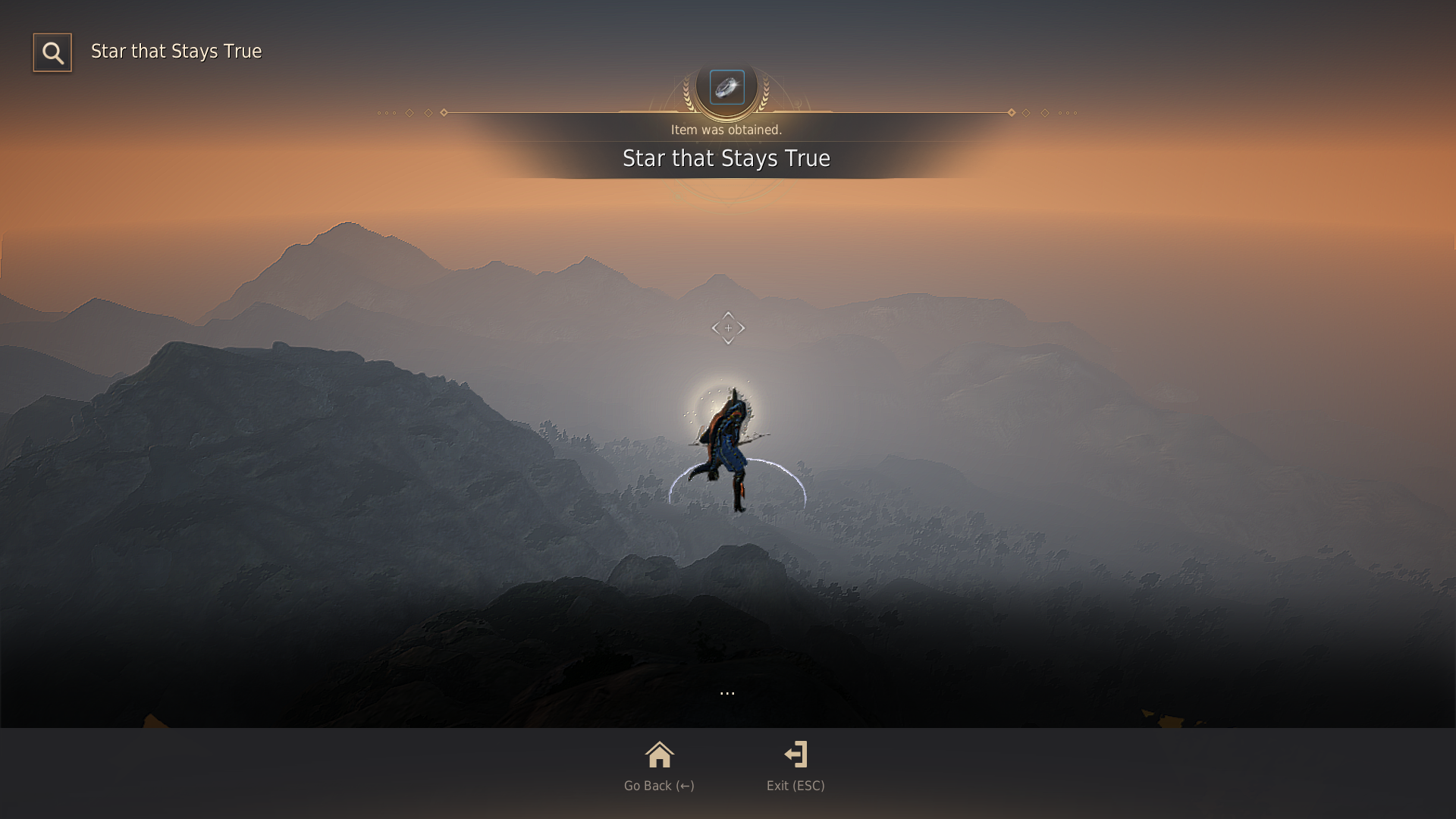1456x819 pixels.
Task: Click the obtained Star that Stays True item icon
Action: 726,87
